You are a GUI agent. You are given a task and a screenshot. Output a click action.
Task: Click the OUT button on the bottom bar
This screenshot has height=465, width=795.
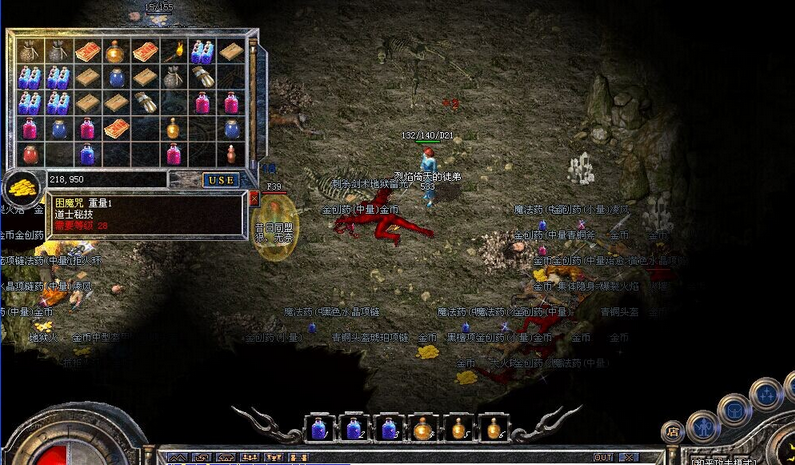click(x=603, y=457)
